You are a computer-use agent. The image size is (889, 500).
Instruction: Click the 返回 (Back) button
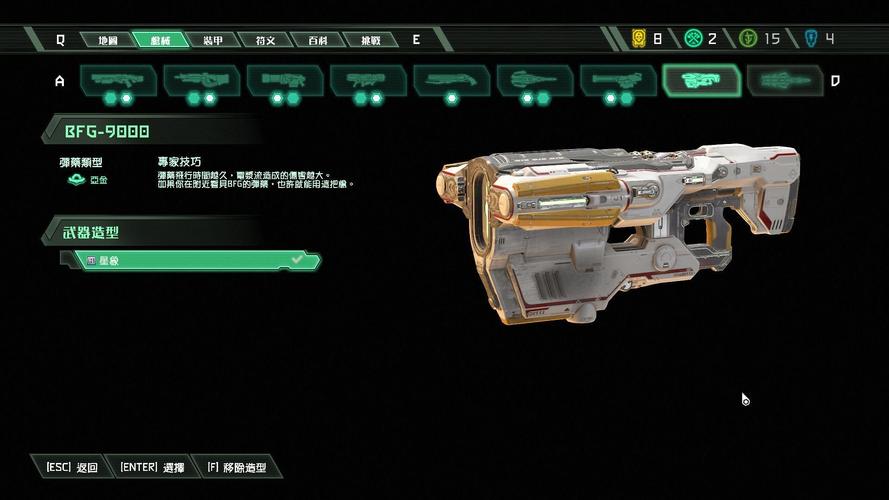(x=72, y=467)
